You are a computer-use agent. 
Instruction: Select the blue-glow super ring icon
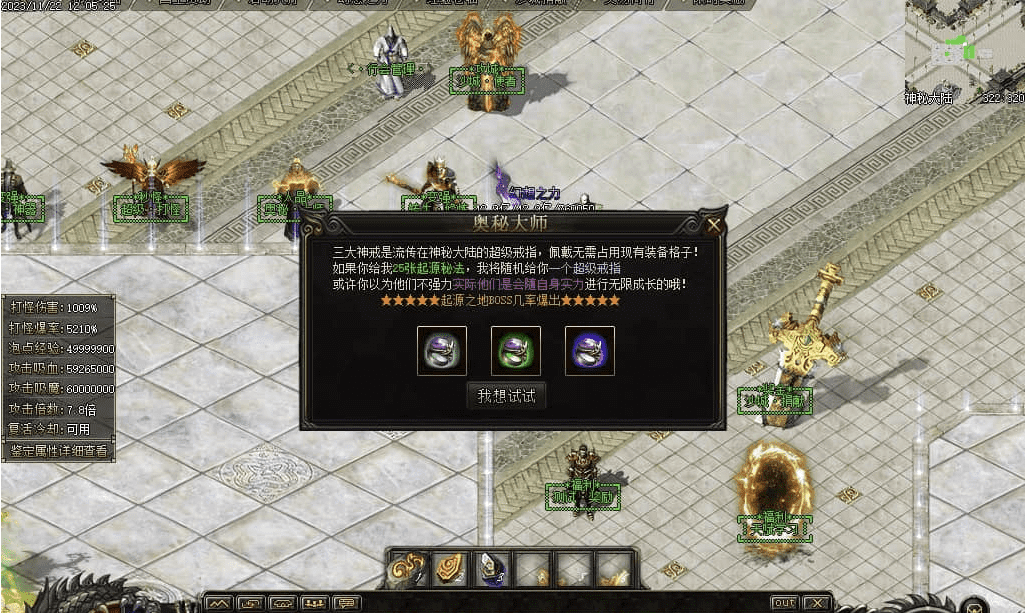tap(590, 351)
